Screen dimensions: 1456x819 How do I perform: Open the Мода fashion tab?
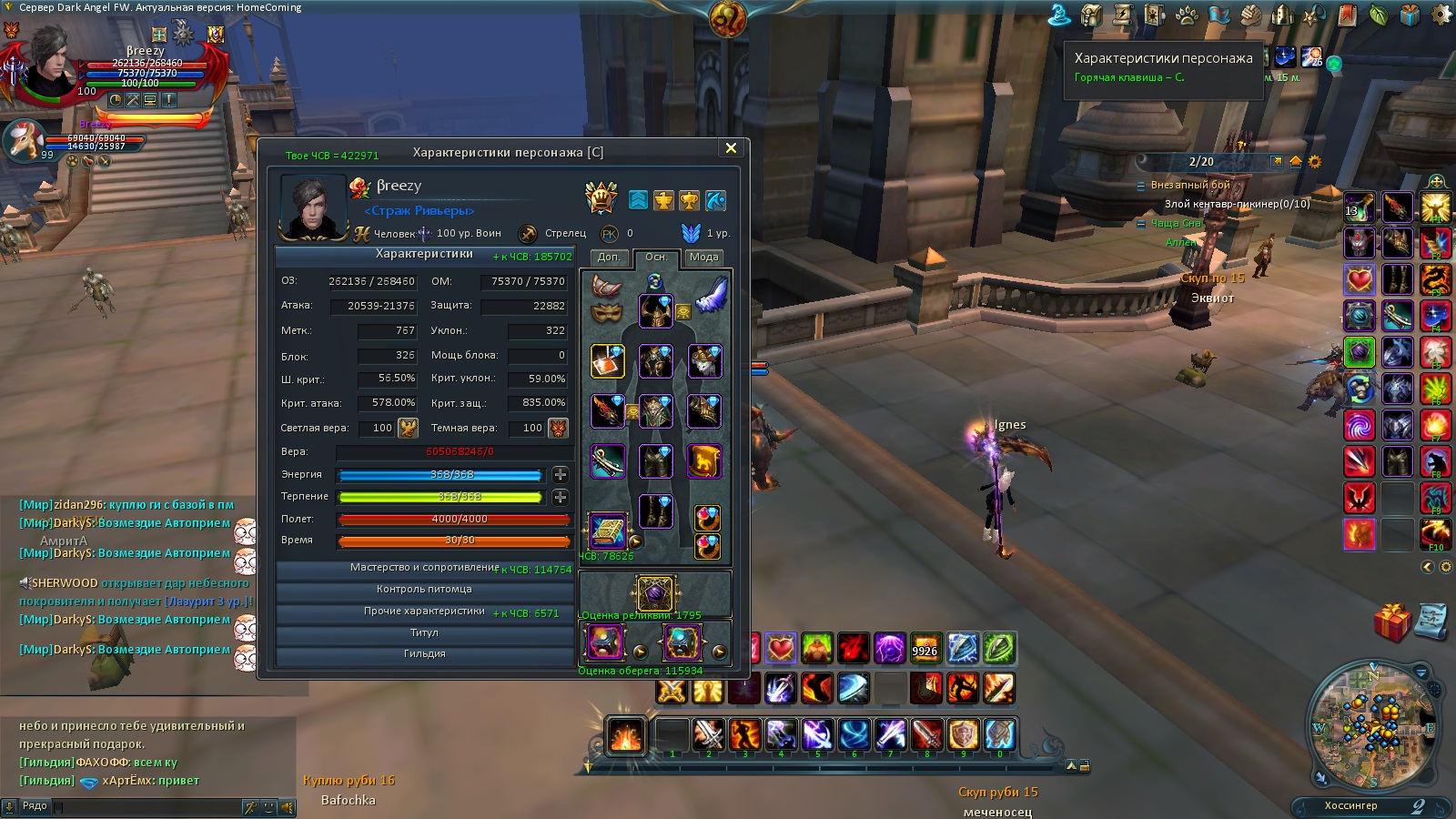[x=703, y=258]
